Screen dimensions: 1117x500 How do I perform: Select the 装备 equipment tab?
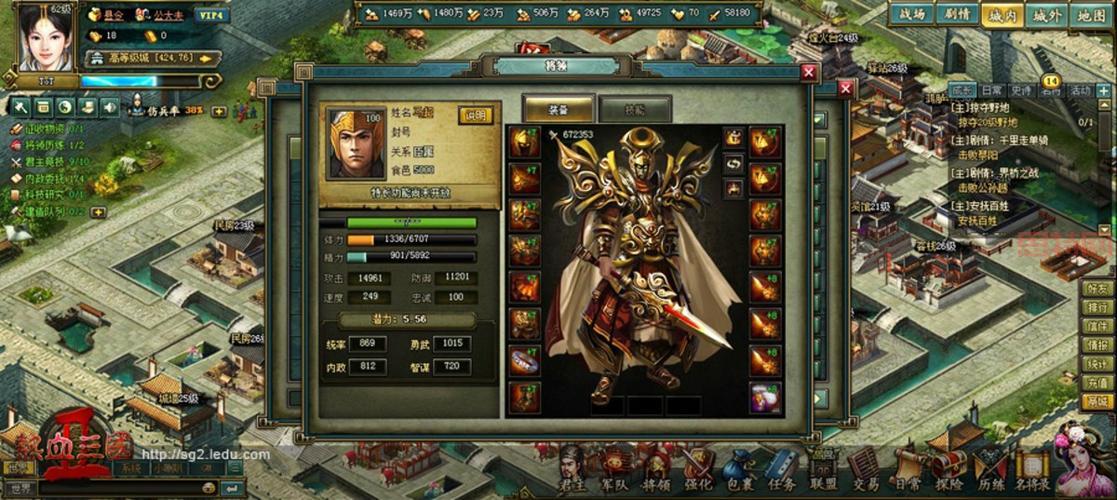click(558, 109)
